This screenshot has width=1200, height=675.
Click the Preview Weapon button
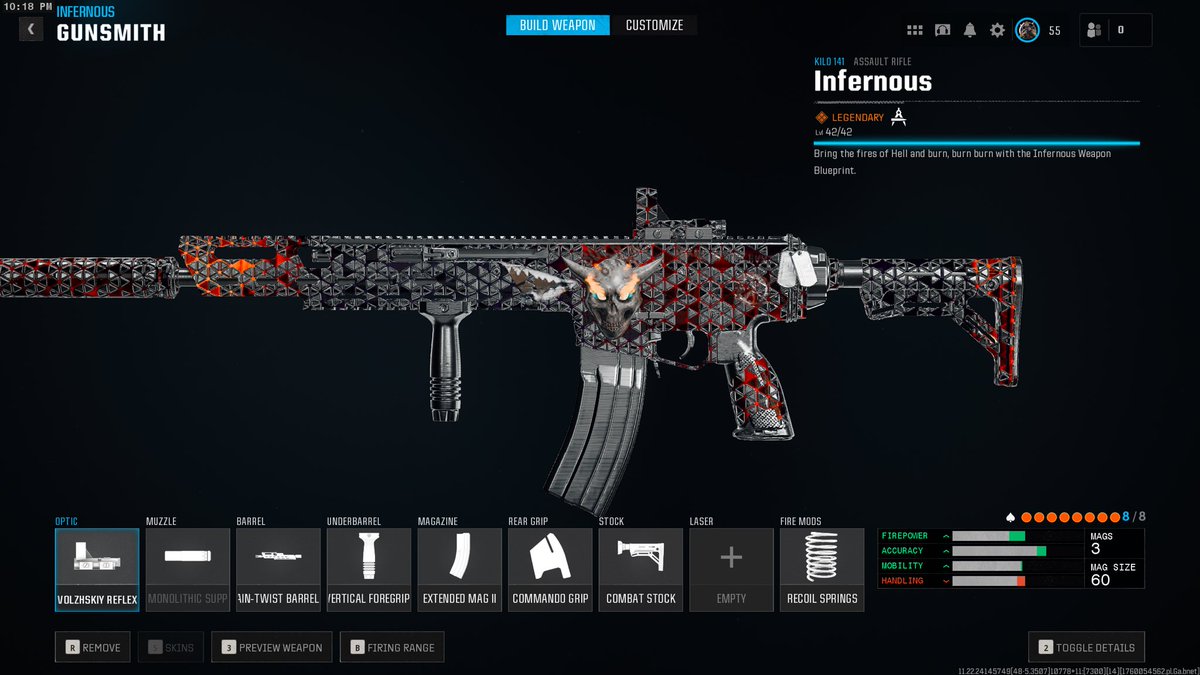click(x=273, y=647)
